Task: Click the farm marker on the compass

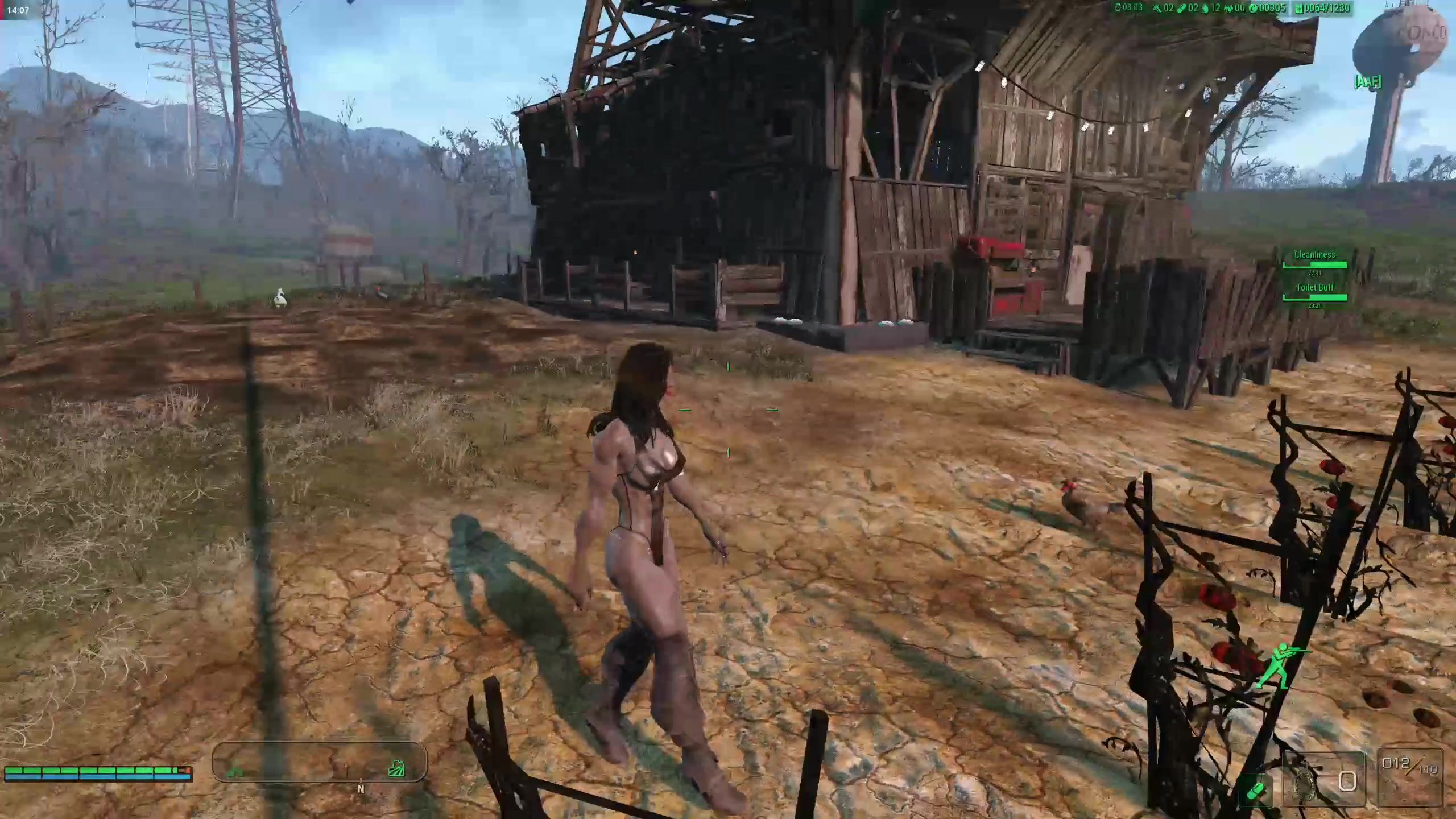Action: tap(396, 770)
